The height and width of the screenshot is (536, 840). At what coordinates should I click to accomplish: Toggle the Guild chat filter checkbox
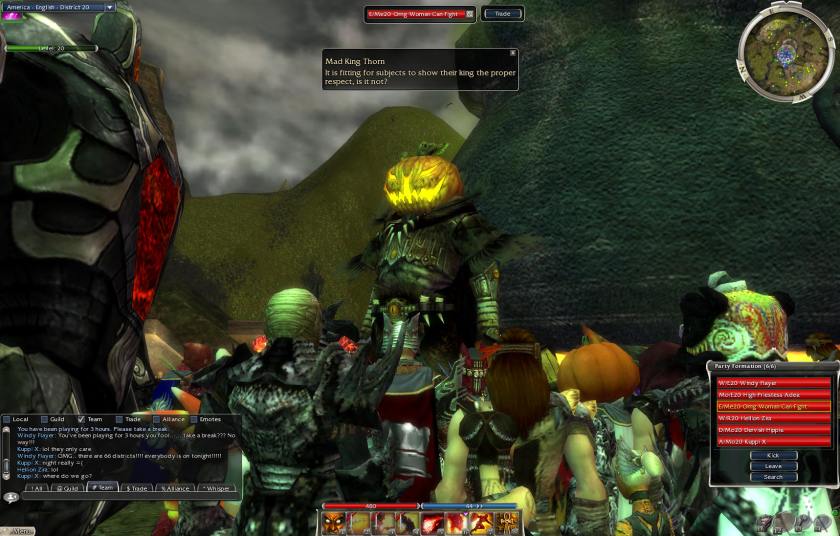click(45, 419)
